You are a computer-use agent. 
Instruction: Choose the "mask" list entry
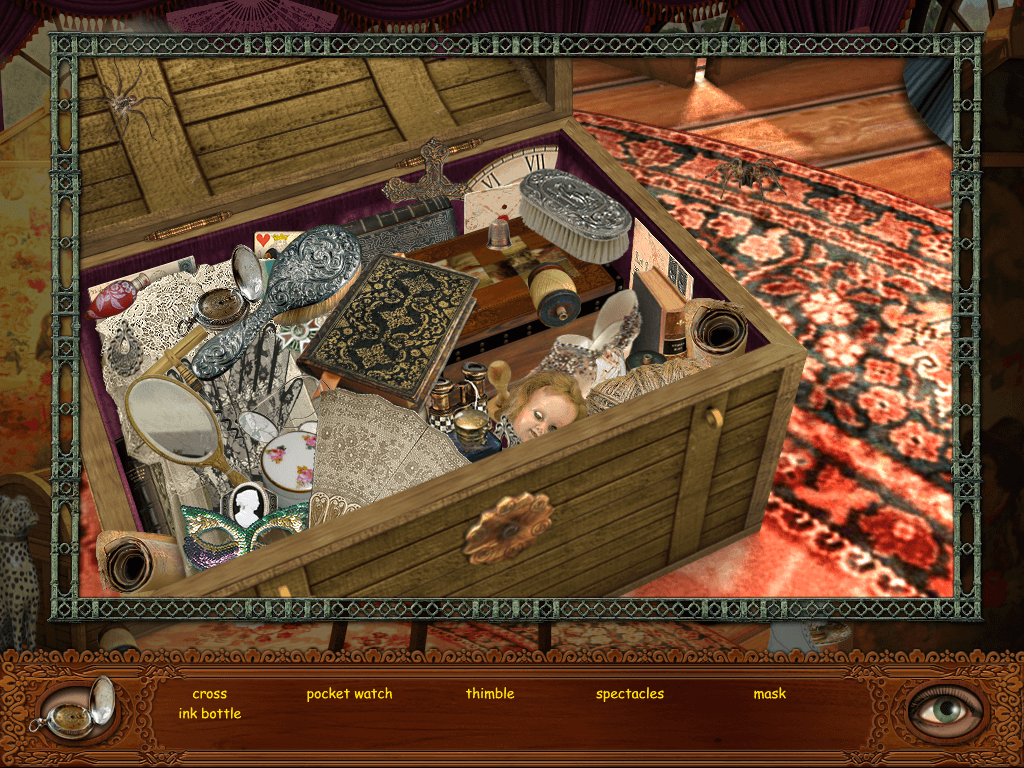(770, 694)
